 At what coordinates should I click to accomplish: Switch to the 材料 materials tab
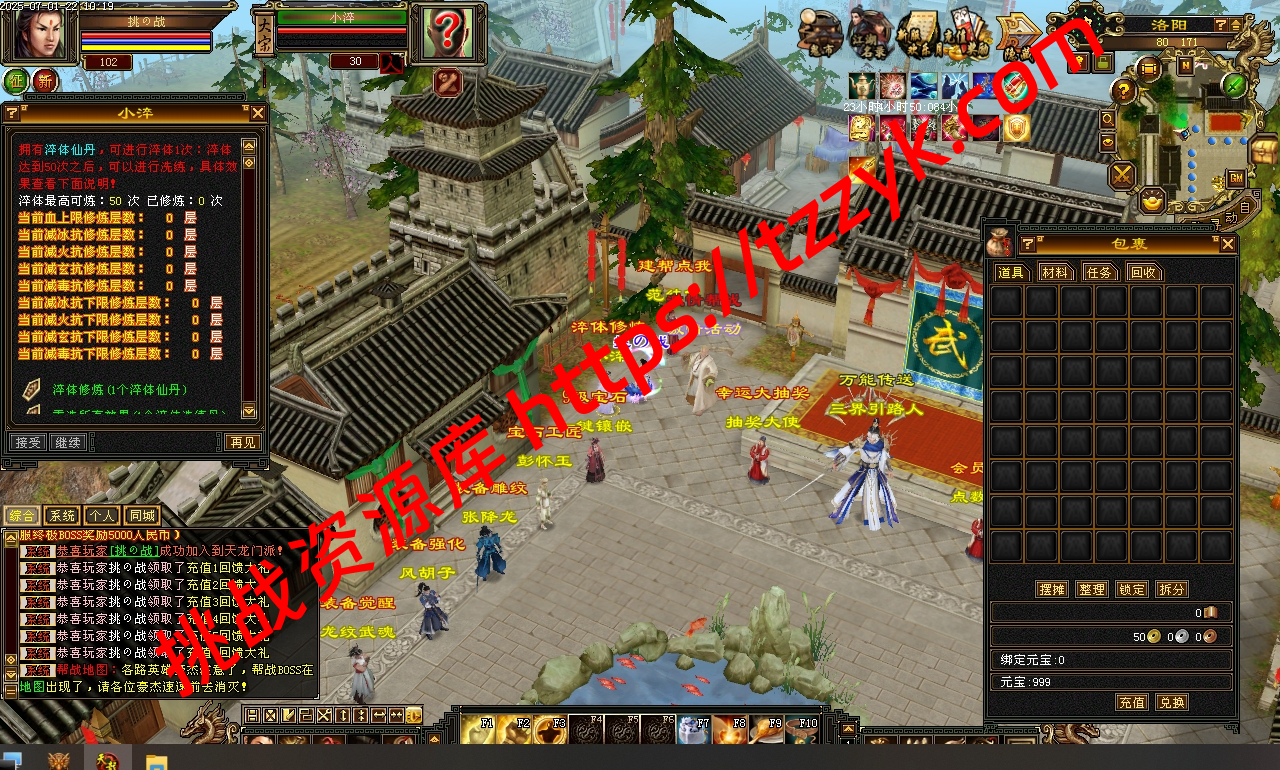point(1055,272)
